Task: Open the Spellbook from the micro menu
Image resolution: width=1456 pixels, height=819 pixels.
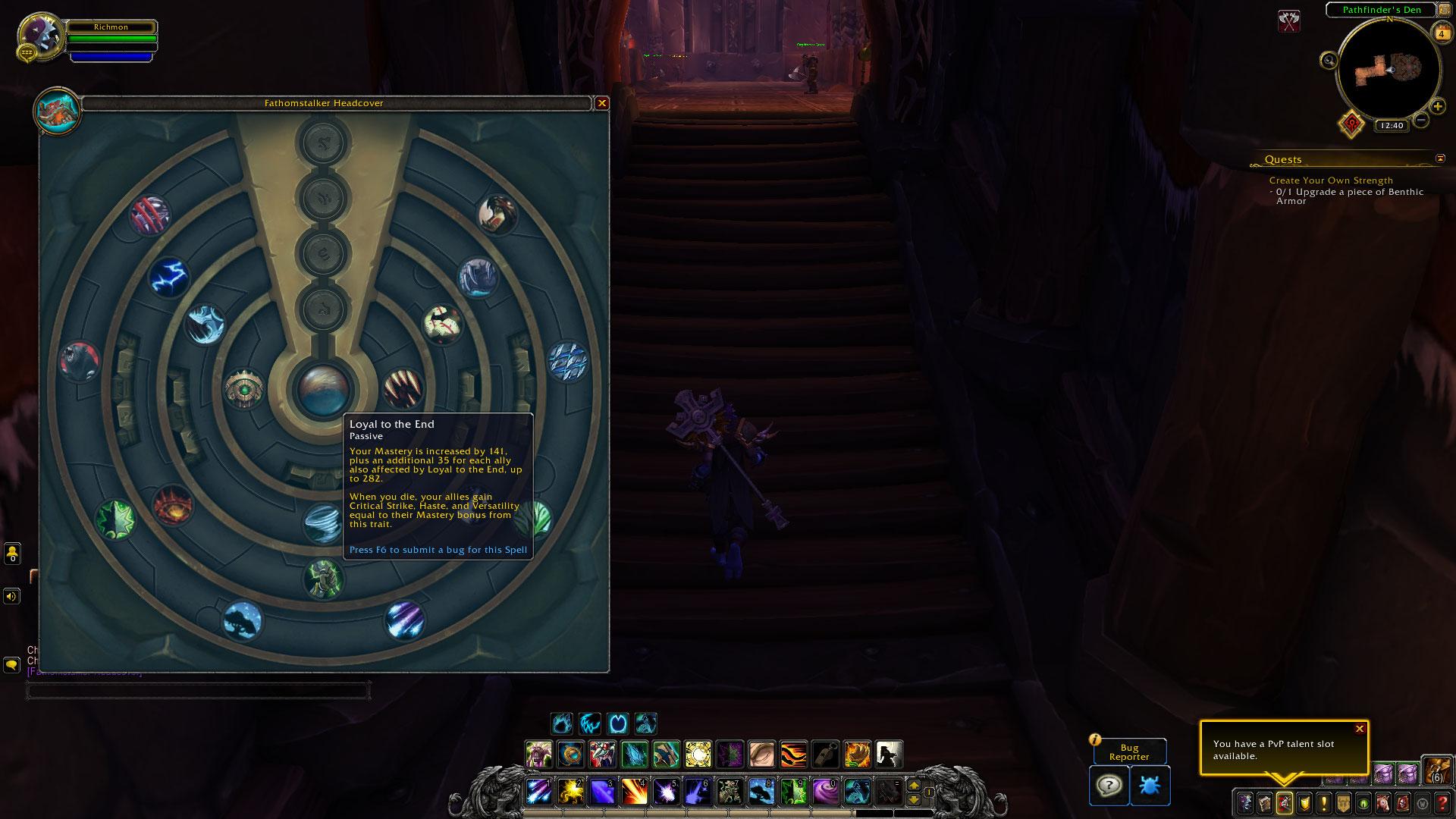Action: pos(1265,804)
